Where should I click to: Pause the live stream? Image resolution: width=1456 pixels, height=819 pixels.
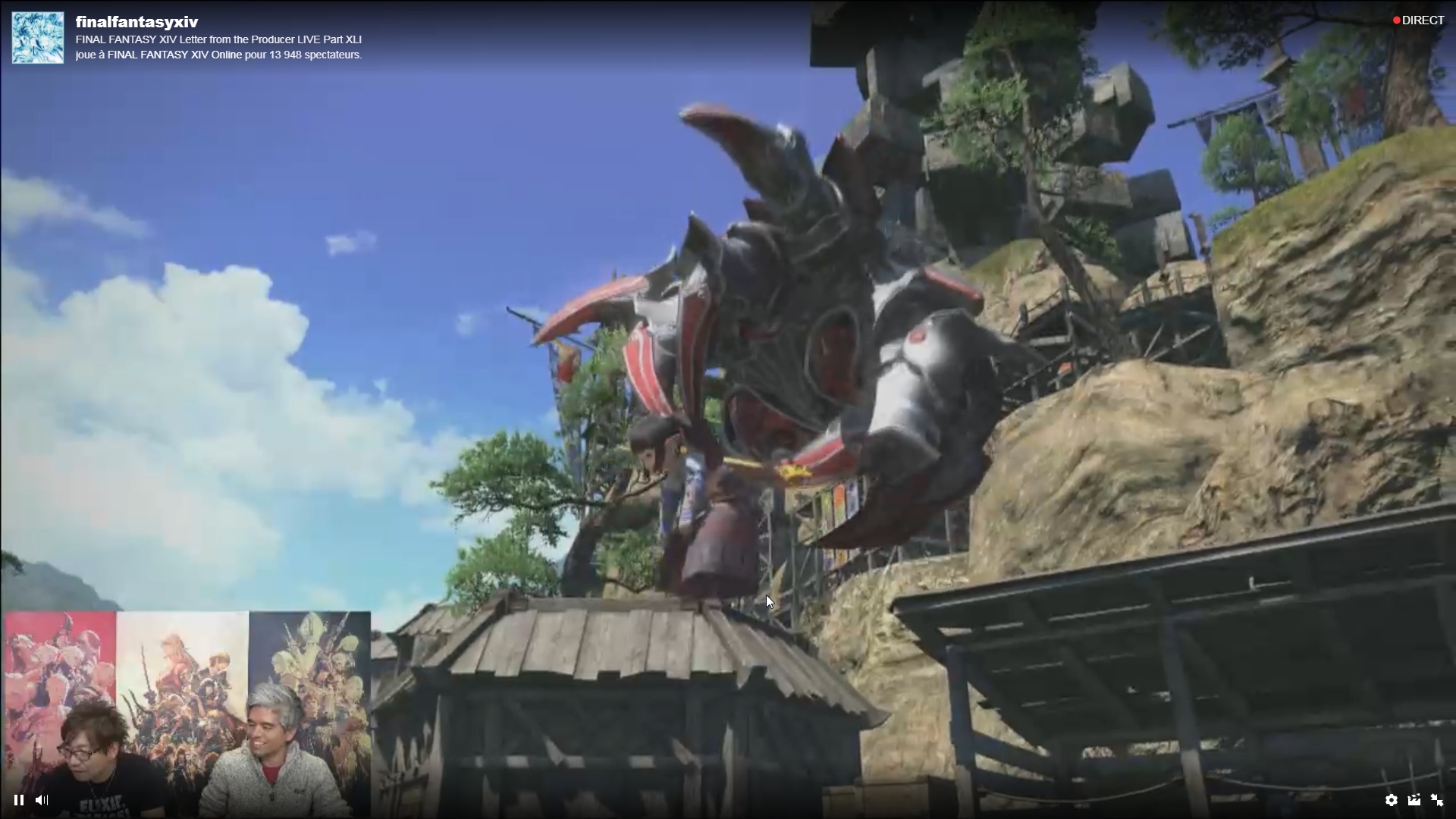19,800
